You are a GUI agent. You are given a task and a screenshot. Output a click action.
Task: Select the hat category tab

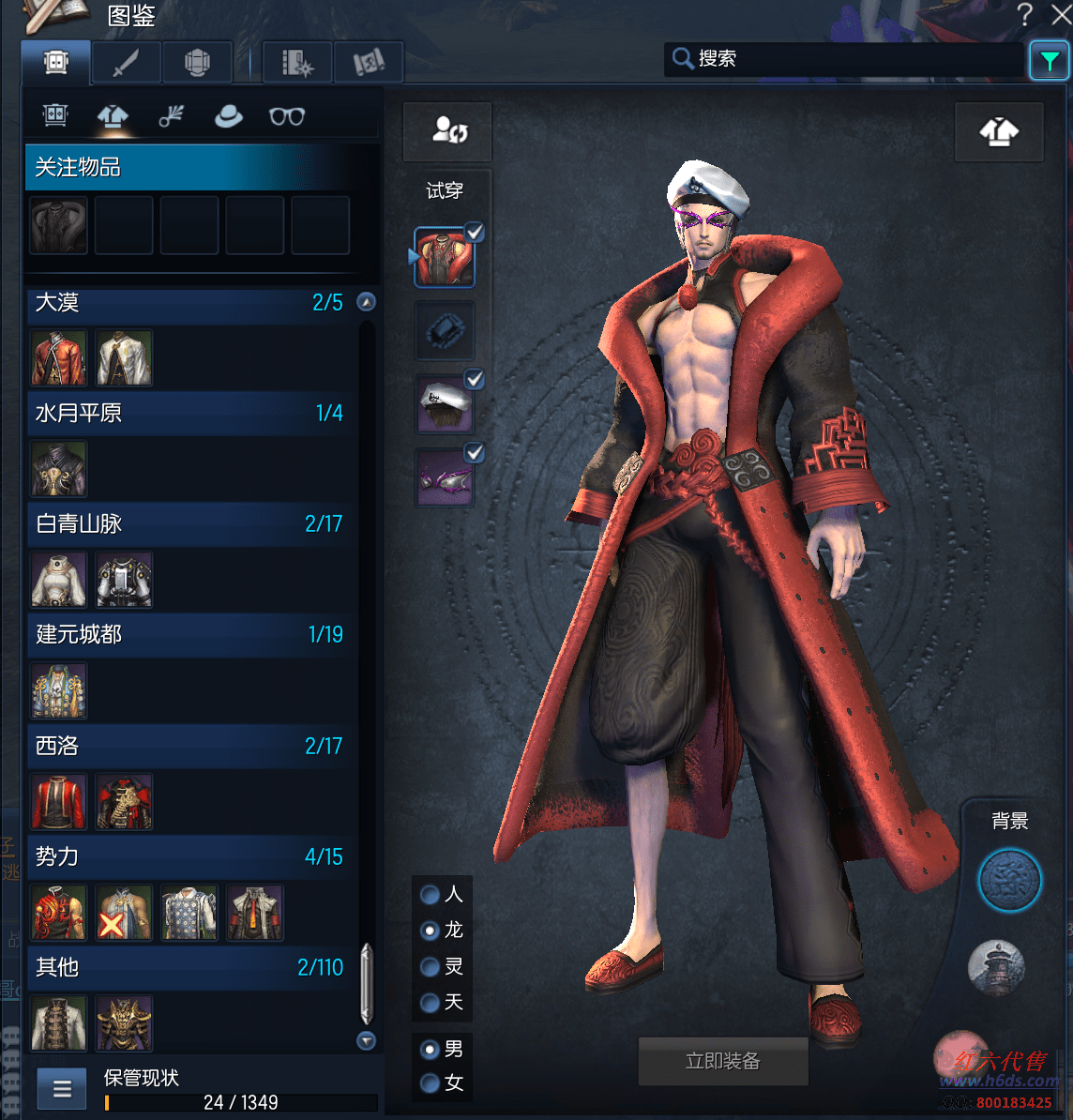(x=228, y=116)
